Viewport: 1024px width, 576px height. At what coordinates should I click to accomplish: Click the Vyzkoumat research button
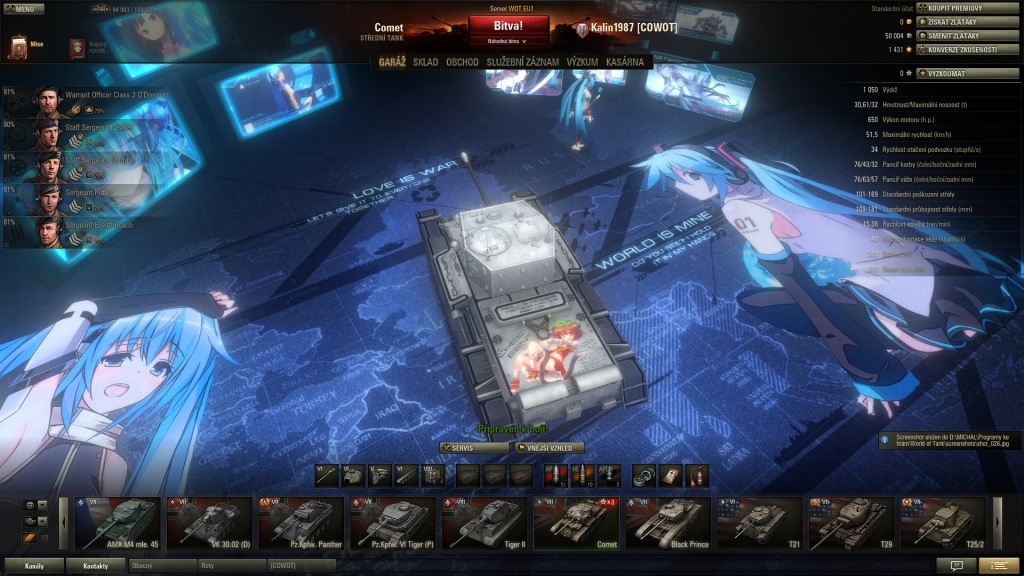click(x=958, y=73)
